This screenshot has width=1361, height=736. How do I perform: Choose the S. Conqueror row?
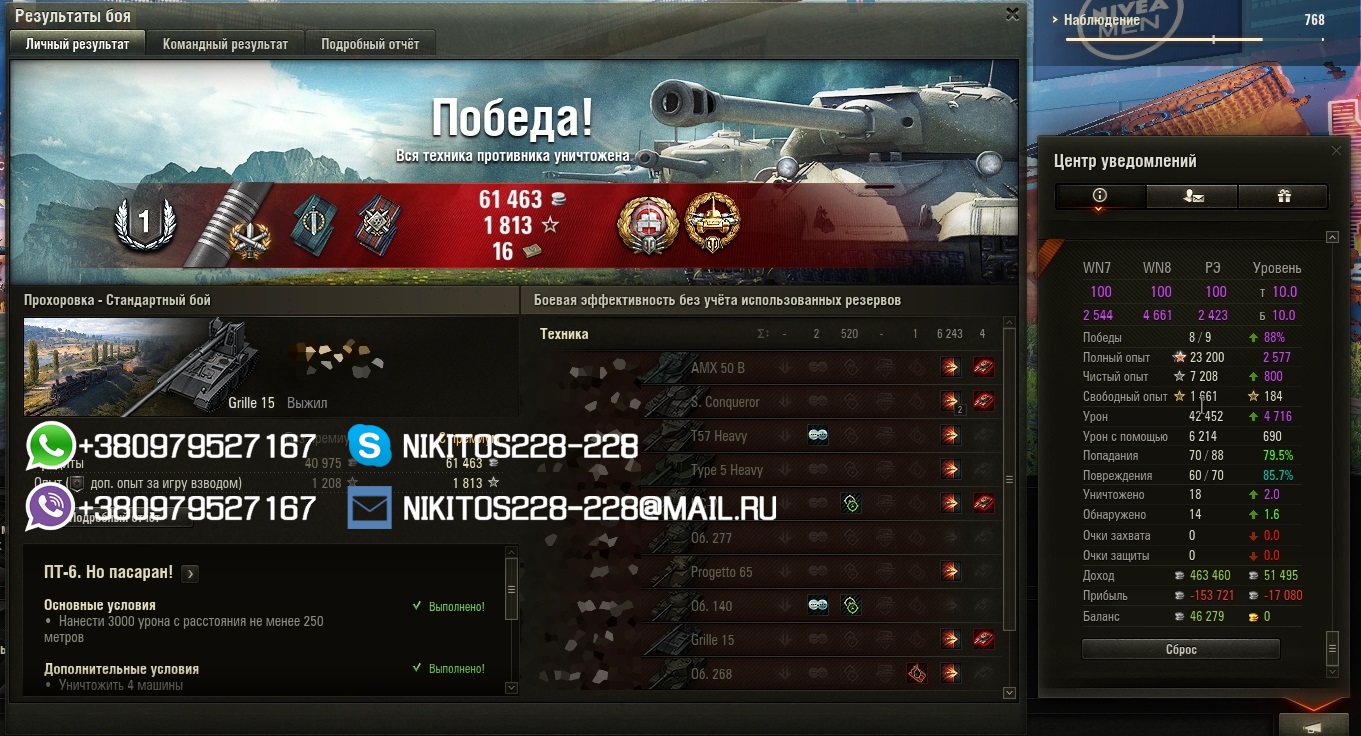(x=760, y=402)
